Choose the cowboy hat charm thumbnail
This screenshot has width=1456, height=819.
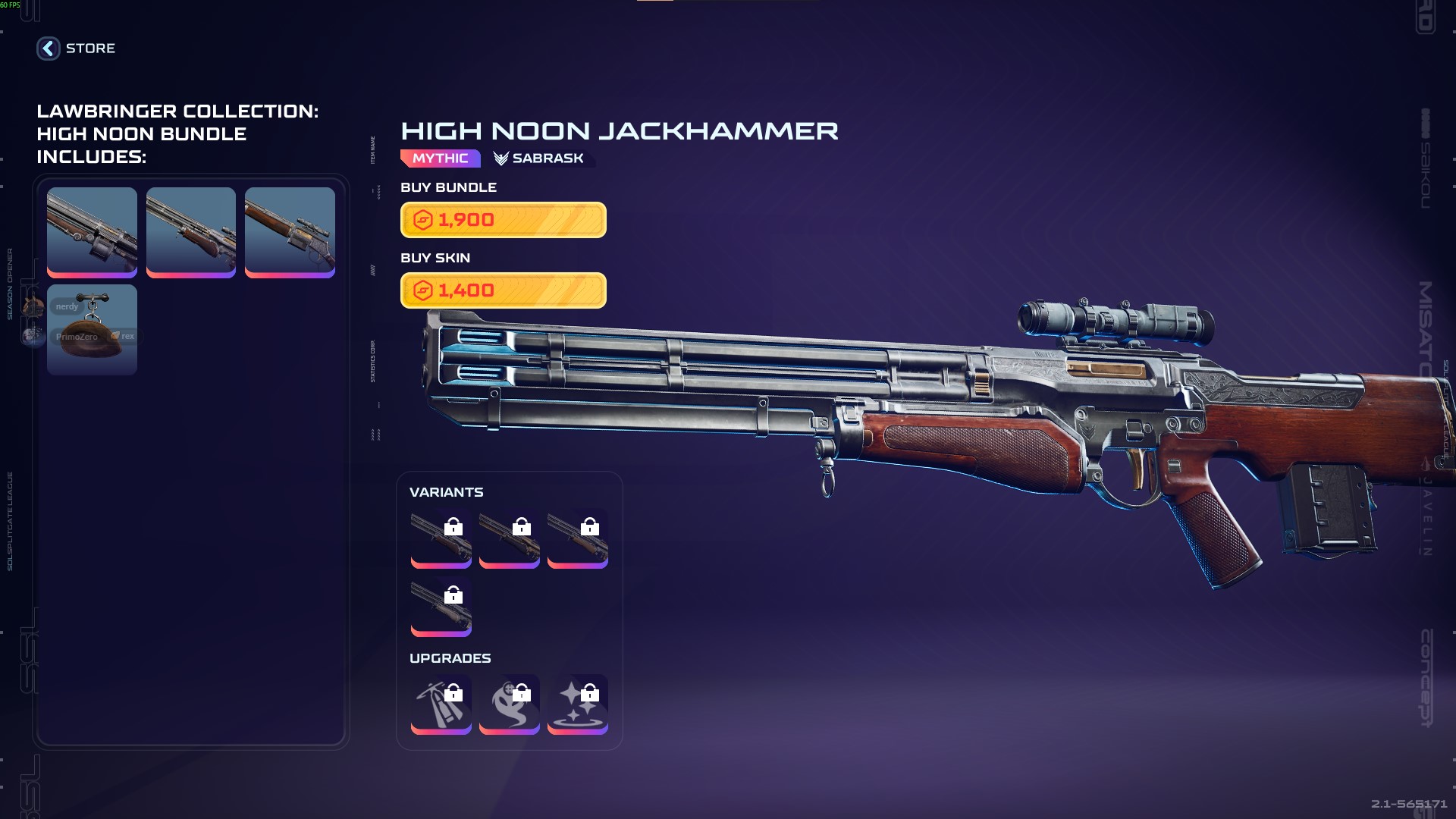(x=92, y=330)
